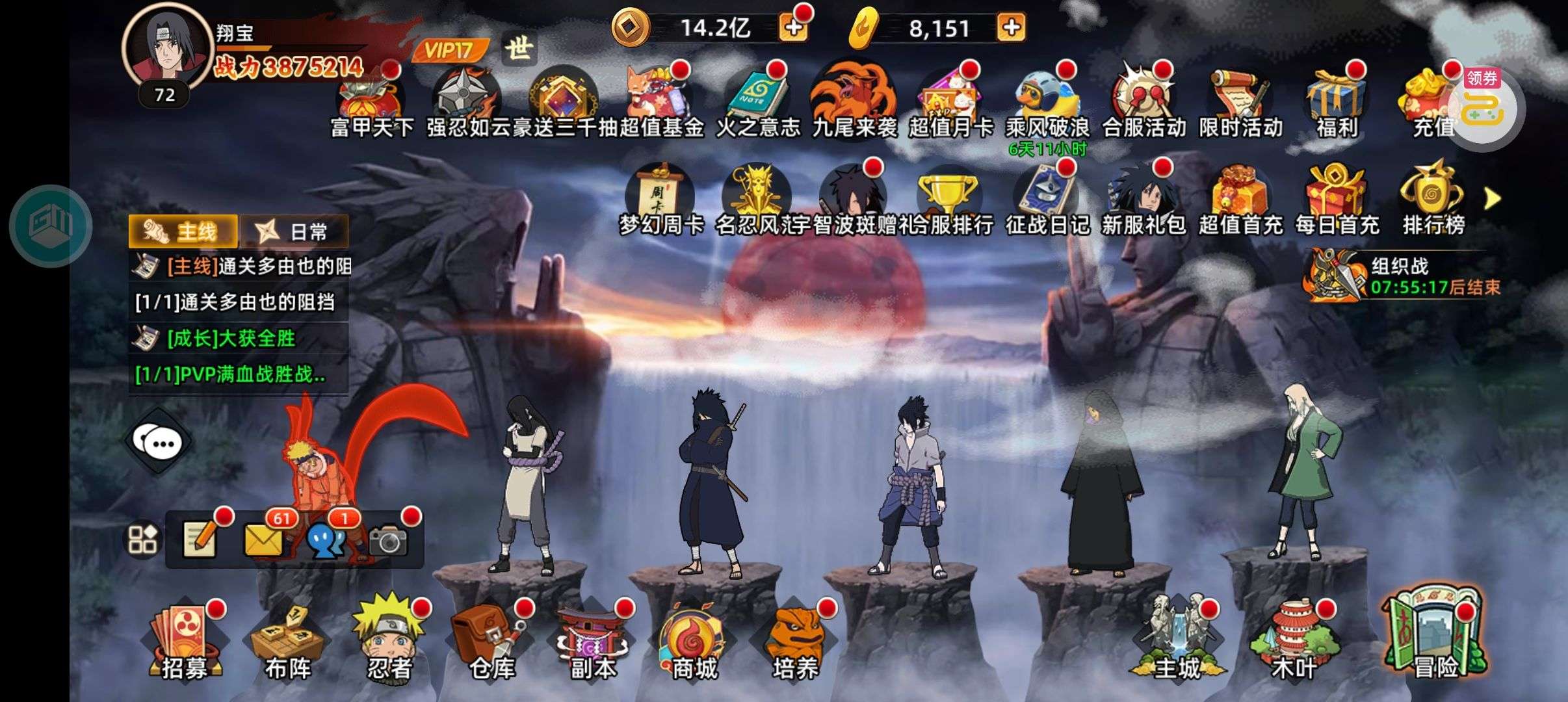
Task: Open the 福利 welfare gift box
Action: (x=1337, y=104)
